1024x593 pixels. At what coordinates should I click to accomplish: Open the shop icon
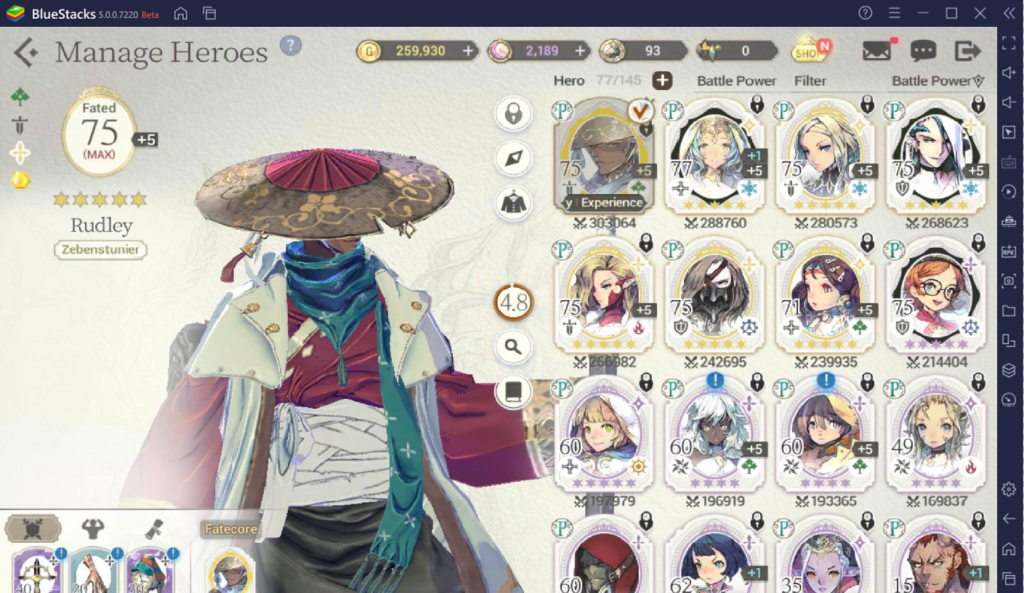click(x=807, y=50)
